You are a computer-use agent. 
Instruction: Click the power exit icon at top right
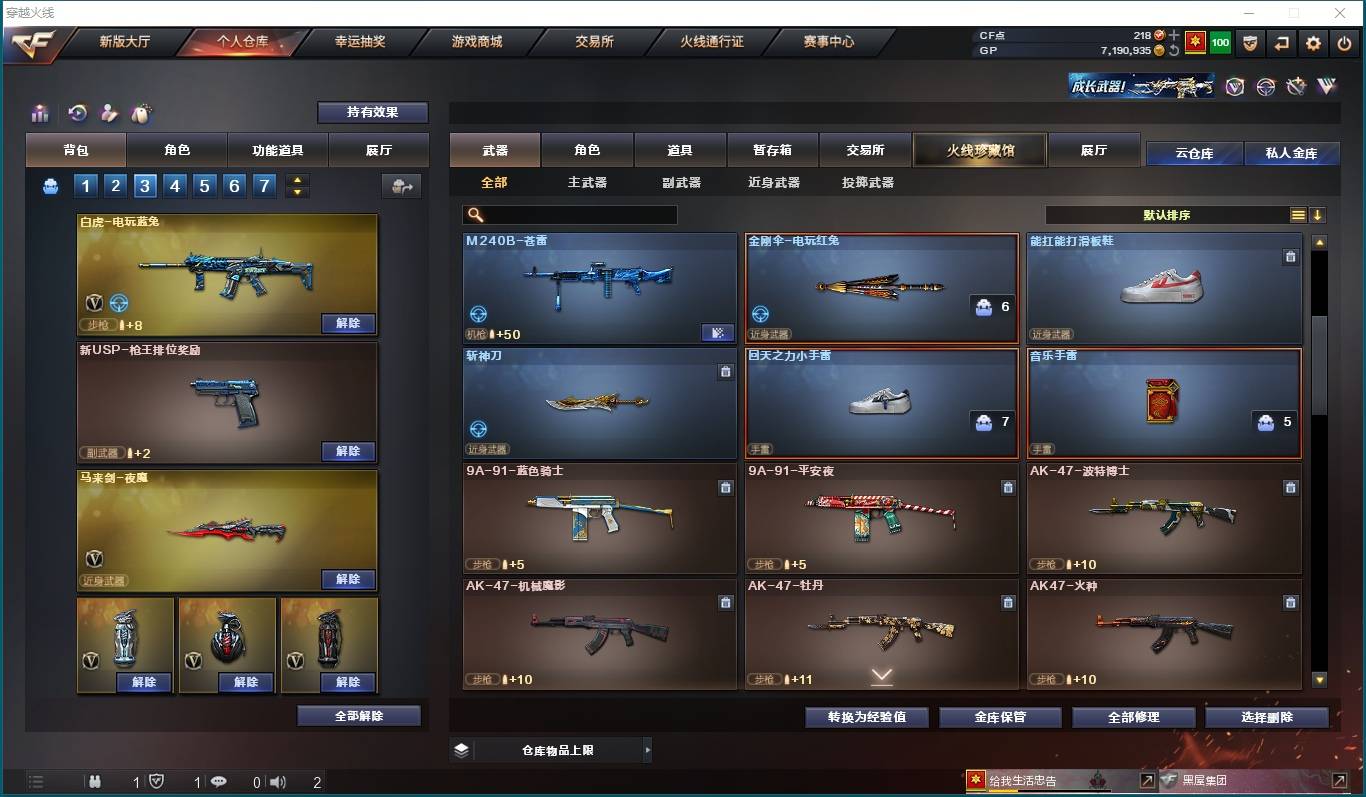pos(1344,43)
